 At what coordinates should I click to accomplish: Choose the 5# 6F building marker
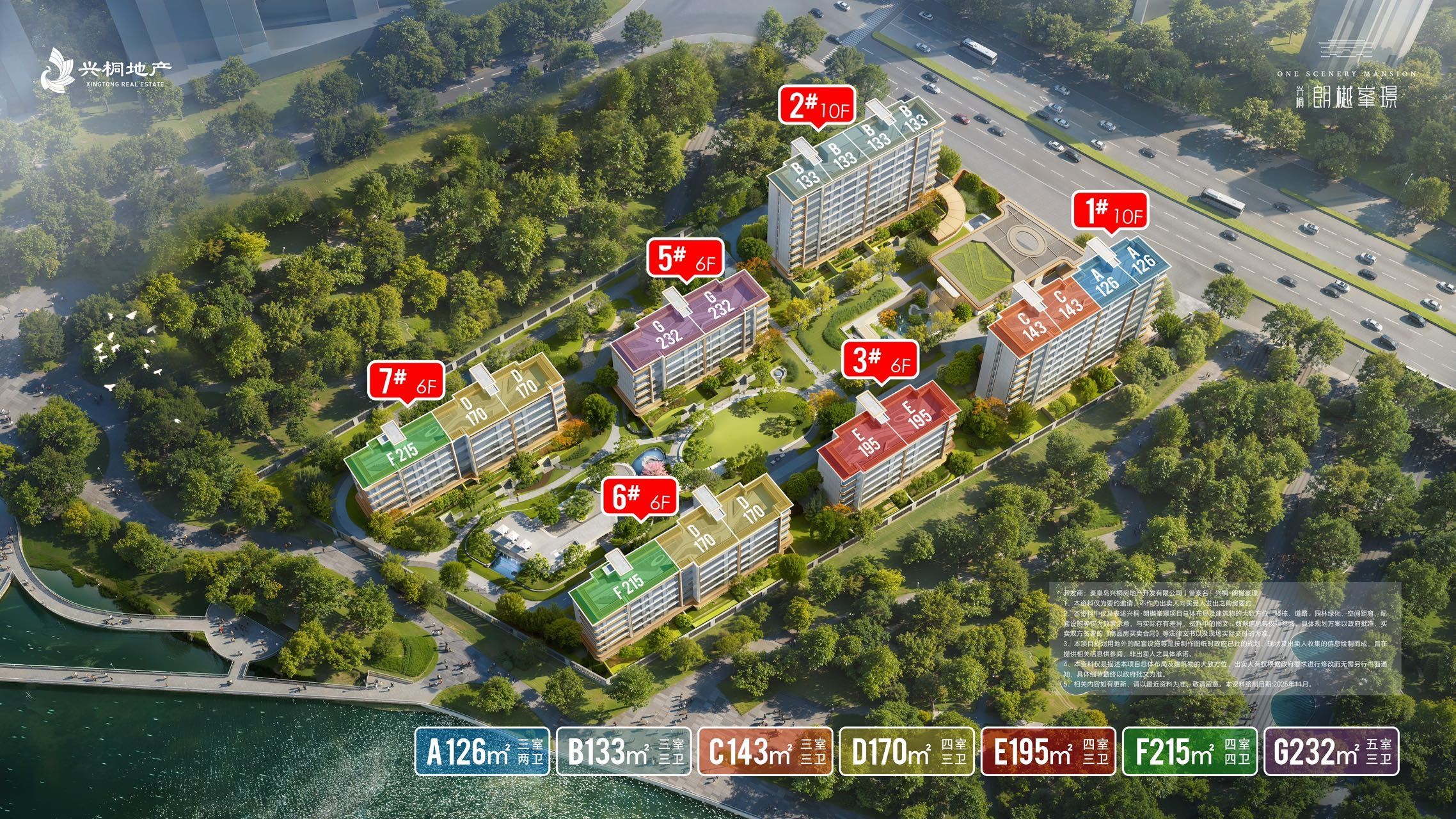tap(685, 259)
